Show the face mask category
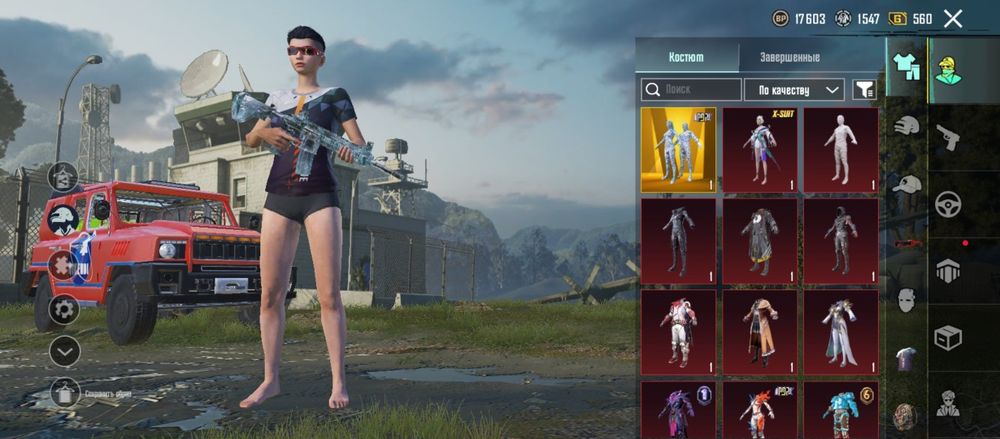This screenshot has height=439, width=1000. pos(906,299)
